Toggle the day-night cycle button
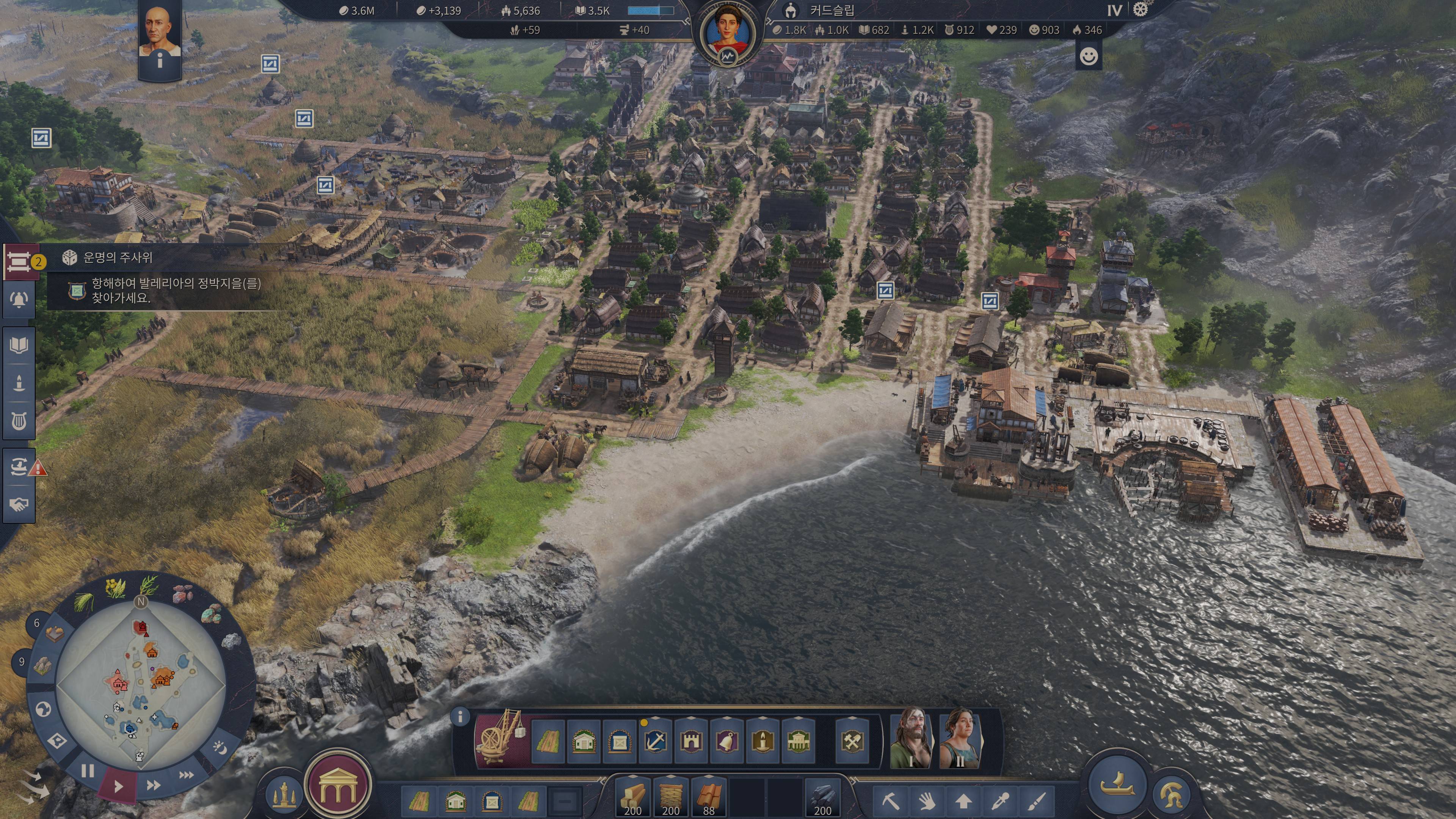The width and height of the screenshot is (1456, 819). tap(220, 748)
